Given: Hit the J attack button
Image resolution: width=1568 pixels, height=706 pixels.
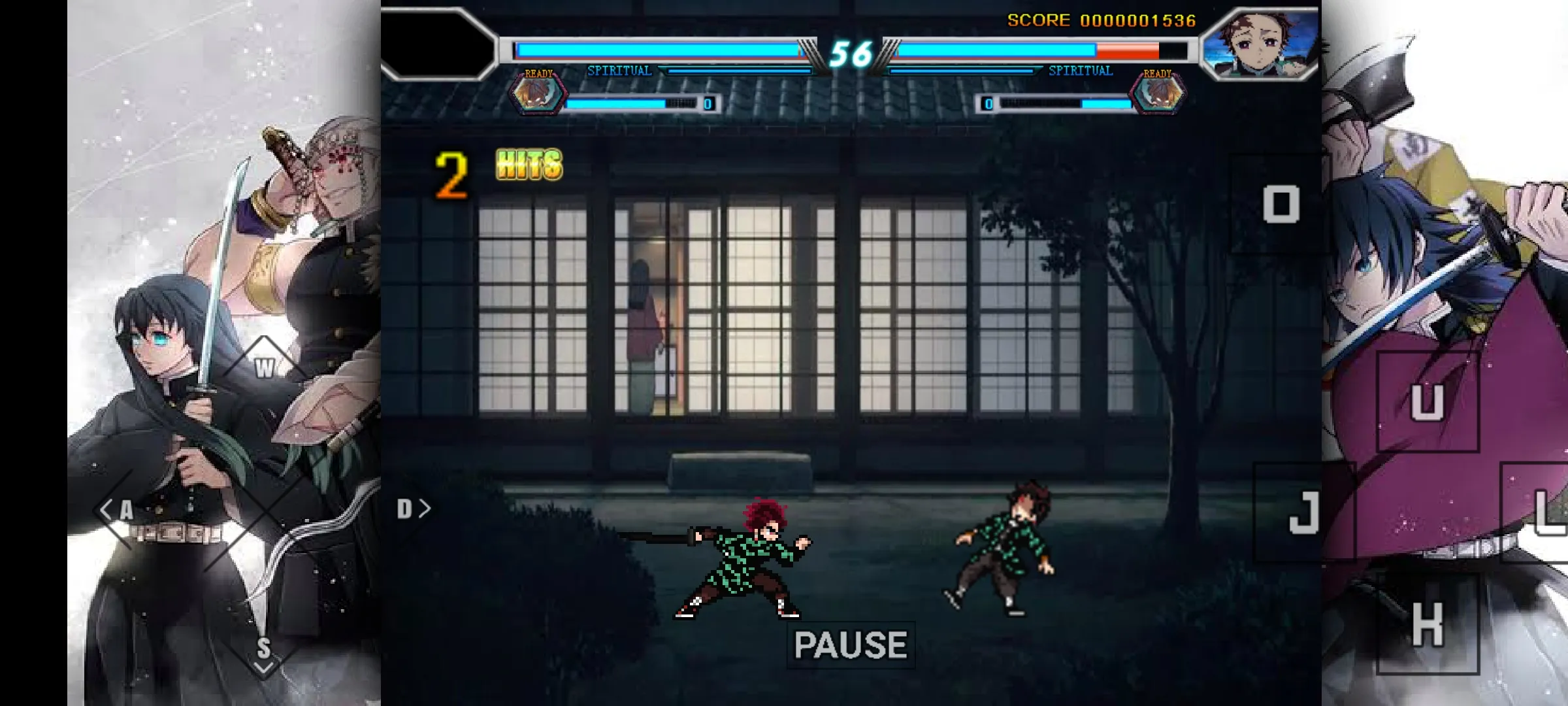Looking at the screenshot, I should click(x=1304, y=512).
